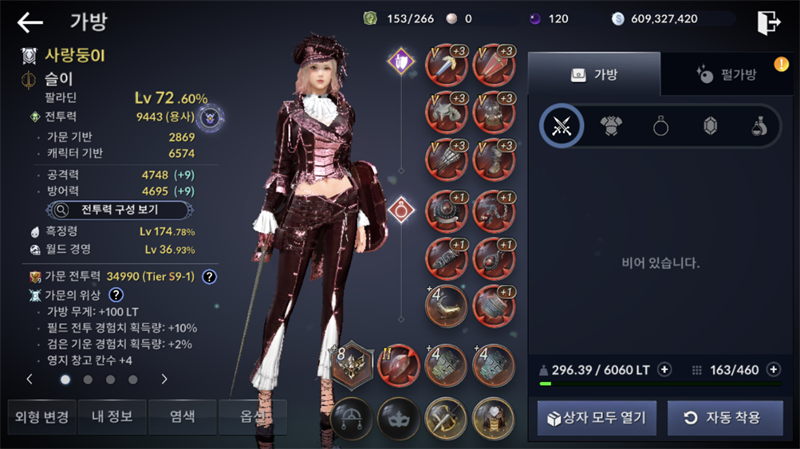Filter bag by crossed swords weapons
The width and height of the screenshot is (800, 449).
click(x=562, y=126)
